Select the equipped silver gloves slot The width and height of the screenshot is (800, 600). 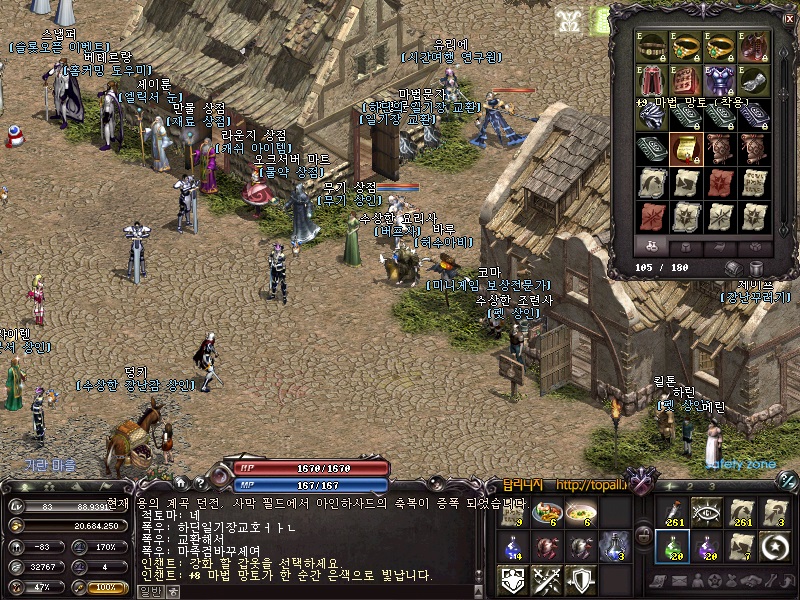click(754, 81)
